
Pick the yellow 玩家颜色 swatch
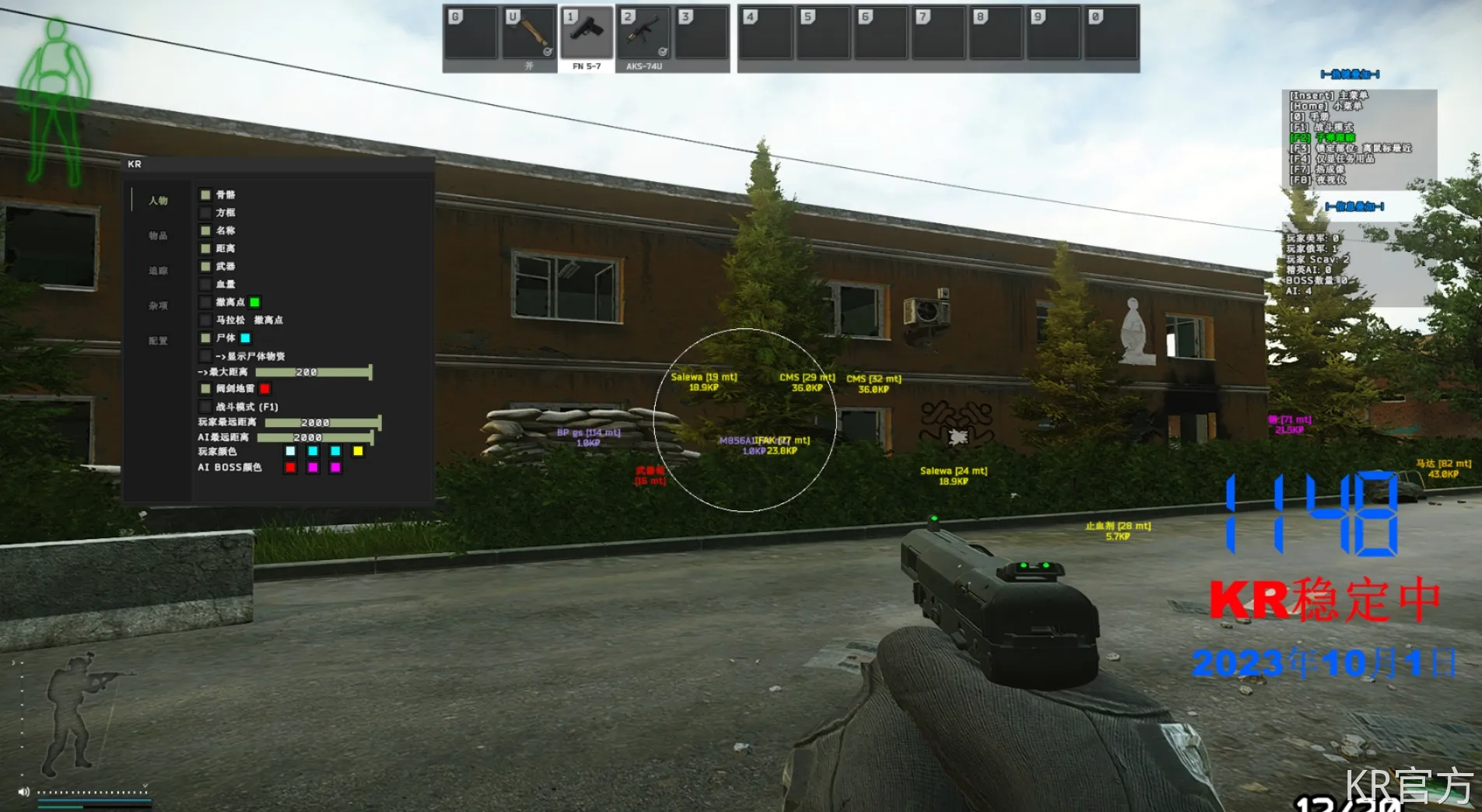pos(358,451)
